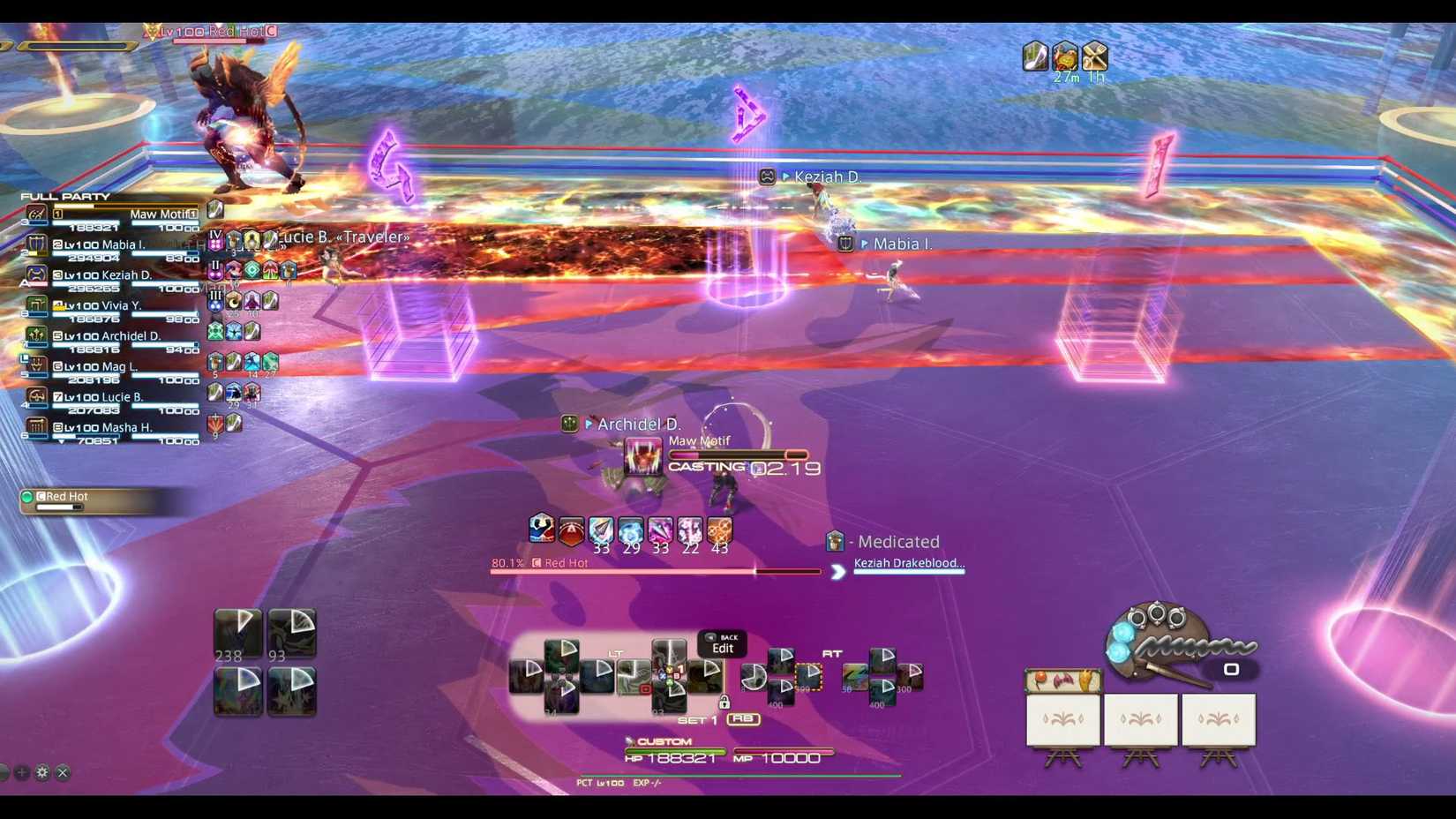Select Mag L. in the party list

click(110, 367)
